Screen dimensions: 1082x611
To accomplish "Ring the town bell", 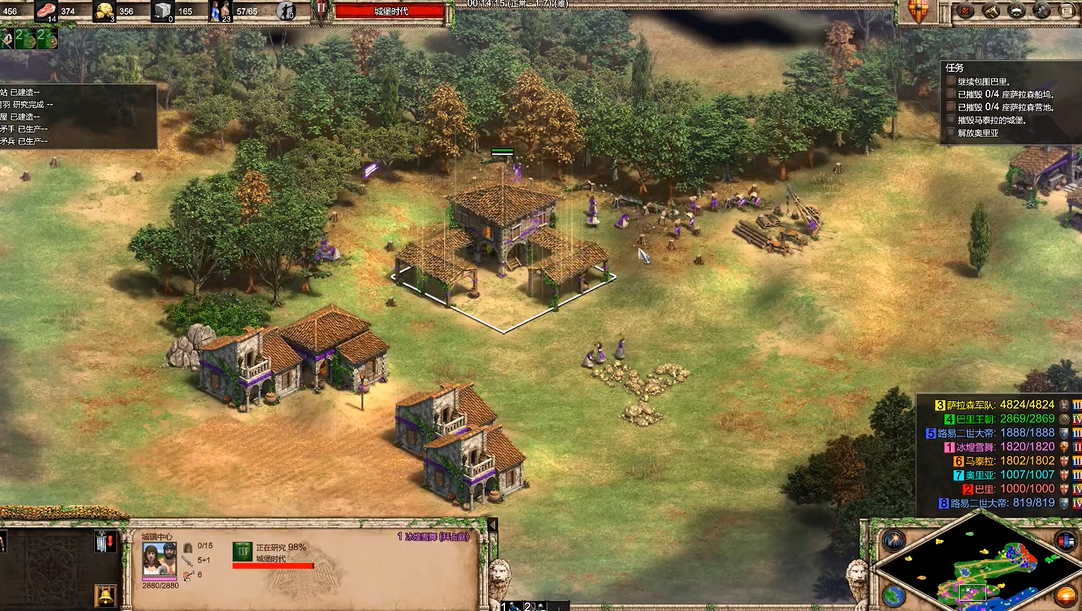I will (x=103, y=596).
